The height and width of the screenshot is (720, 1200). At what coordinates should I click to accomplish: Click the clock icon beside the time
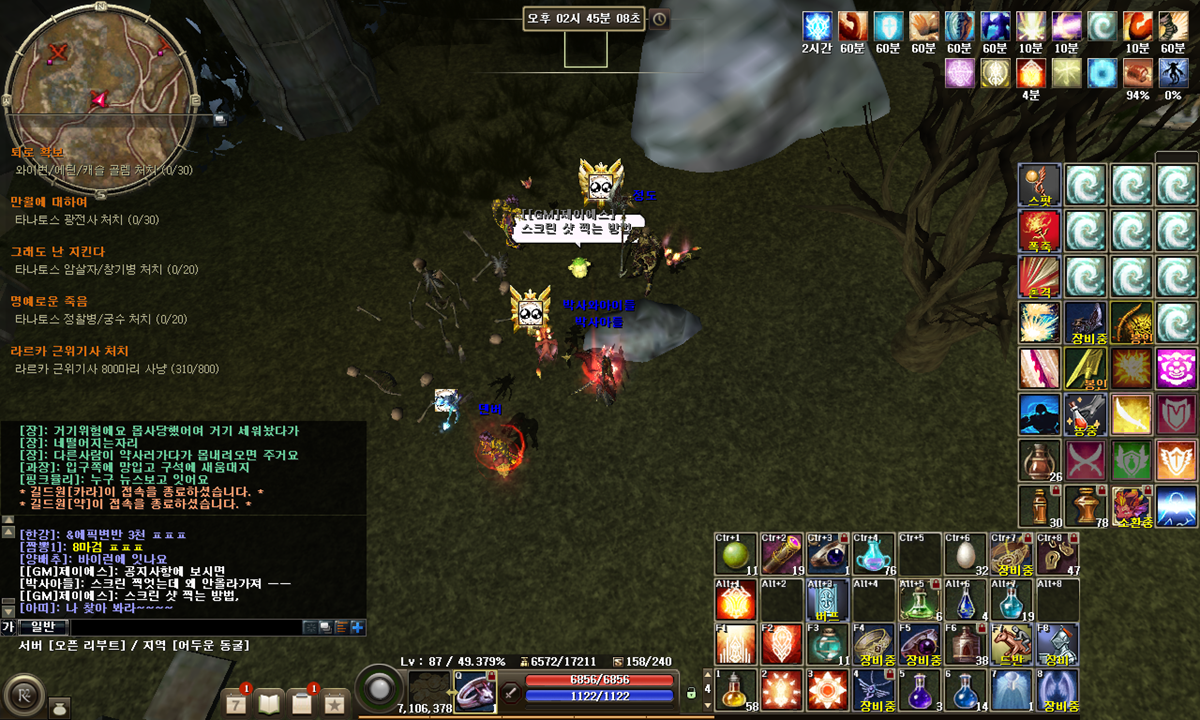(659, 19)
